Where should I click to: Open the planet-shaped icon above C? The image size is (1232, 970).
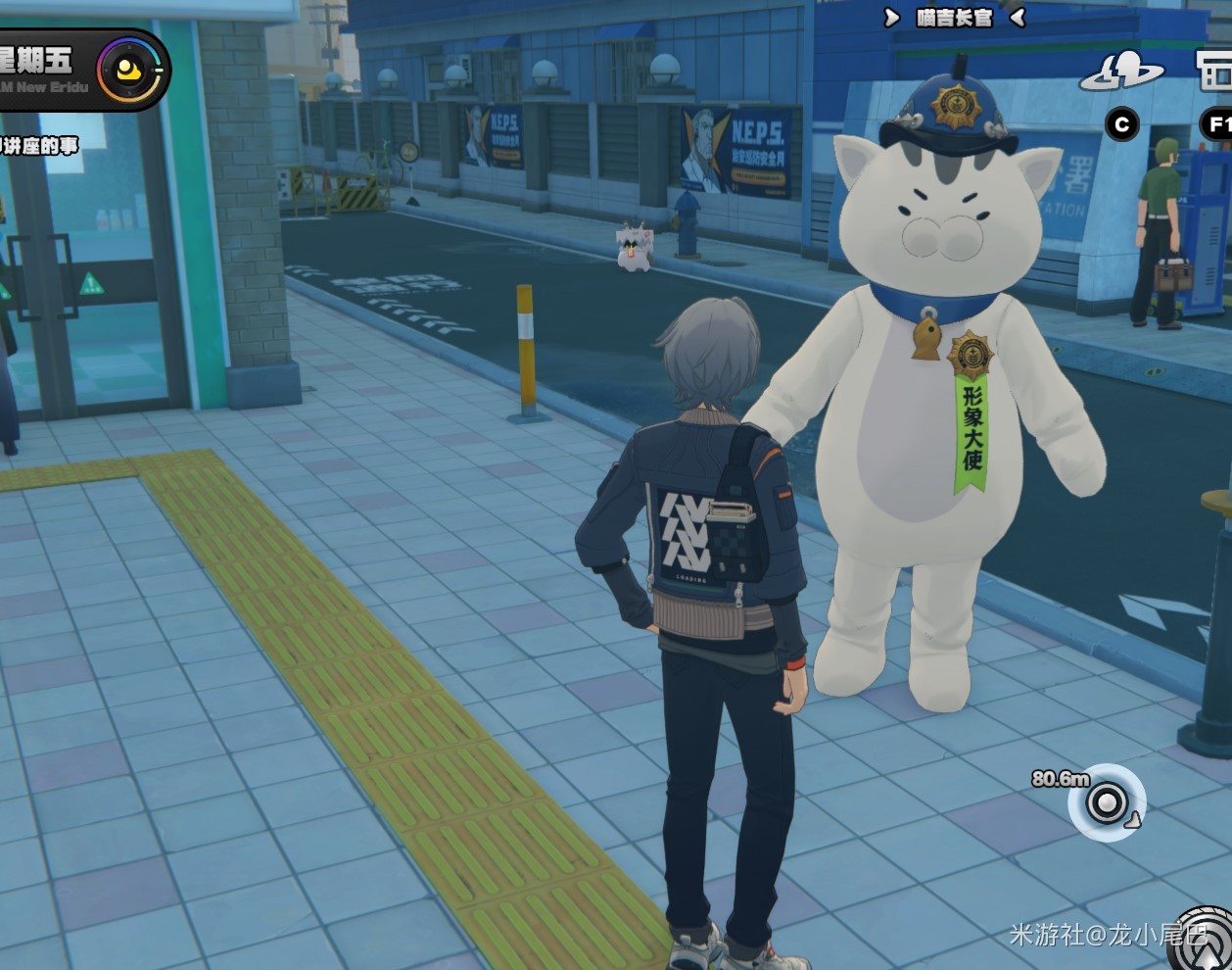pyautogui.click(x=1122, y=73)
